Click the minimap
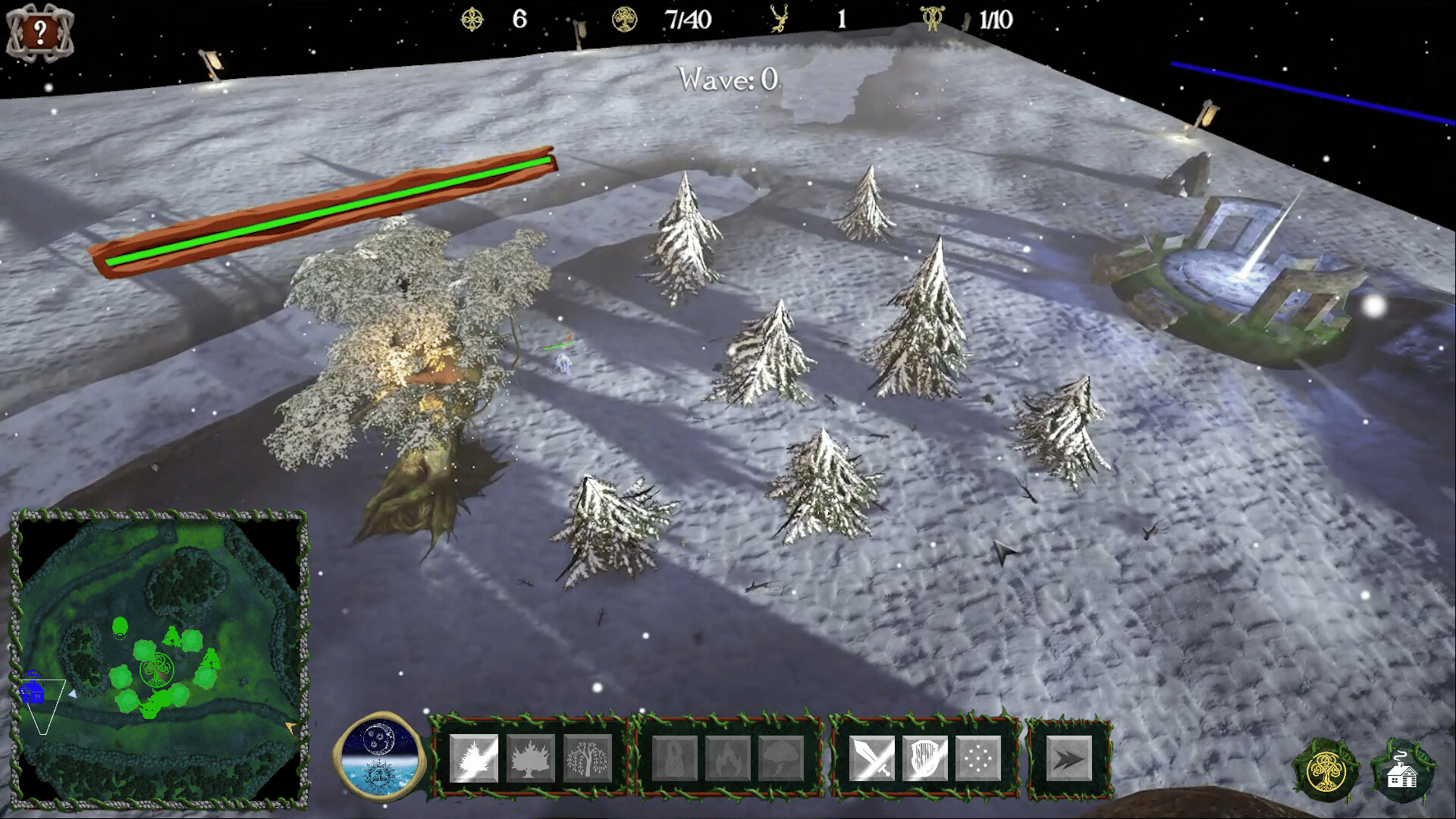1456x819 pixels. tap(159, 656)
